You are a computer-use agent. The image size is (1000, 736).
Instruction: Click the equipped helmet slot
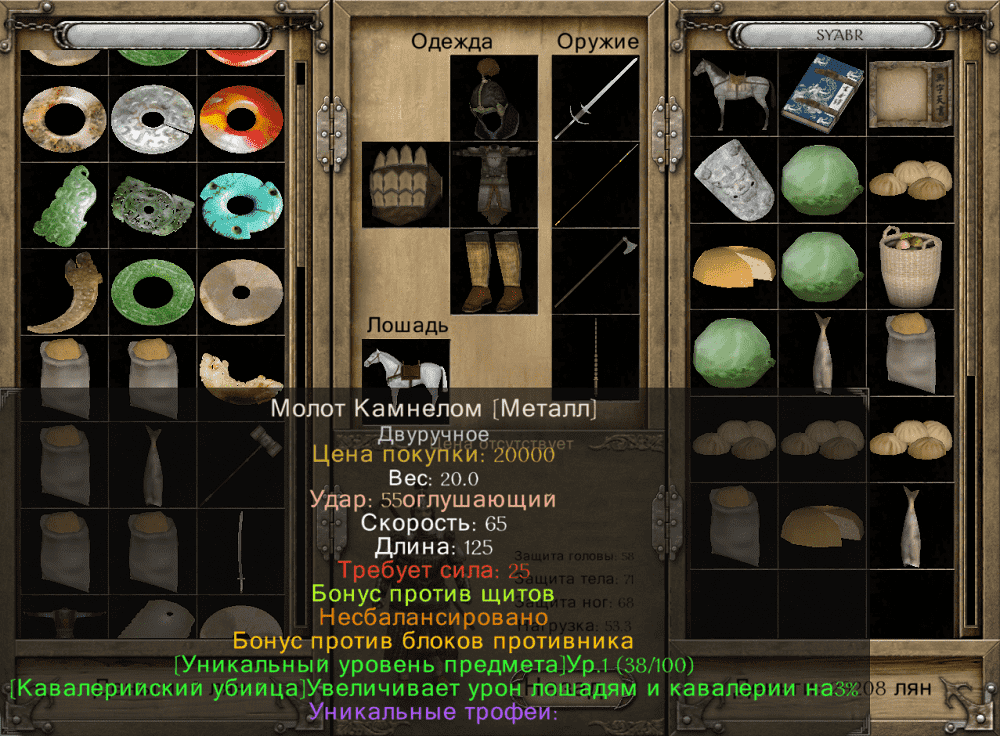[493, 97]
